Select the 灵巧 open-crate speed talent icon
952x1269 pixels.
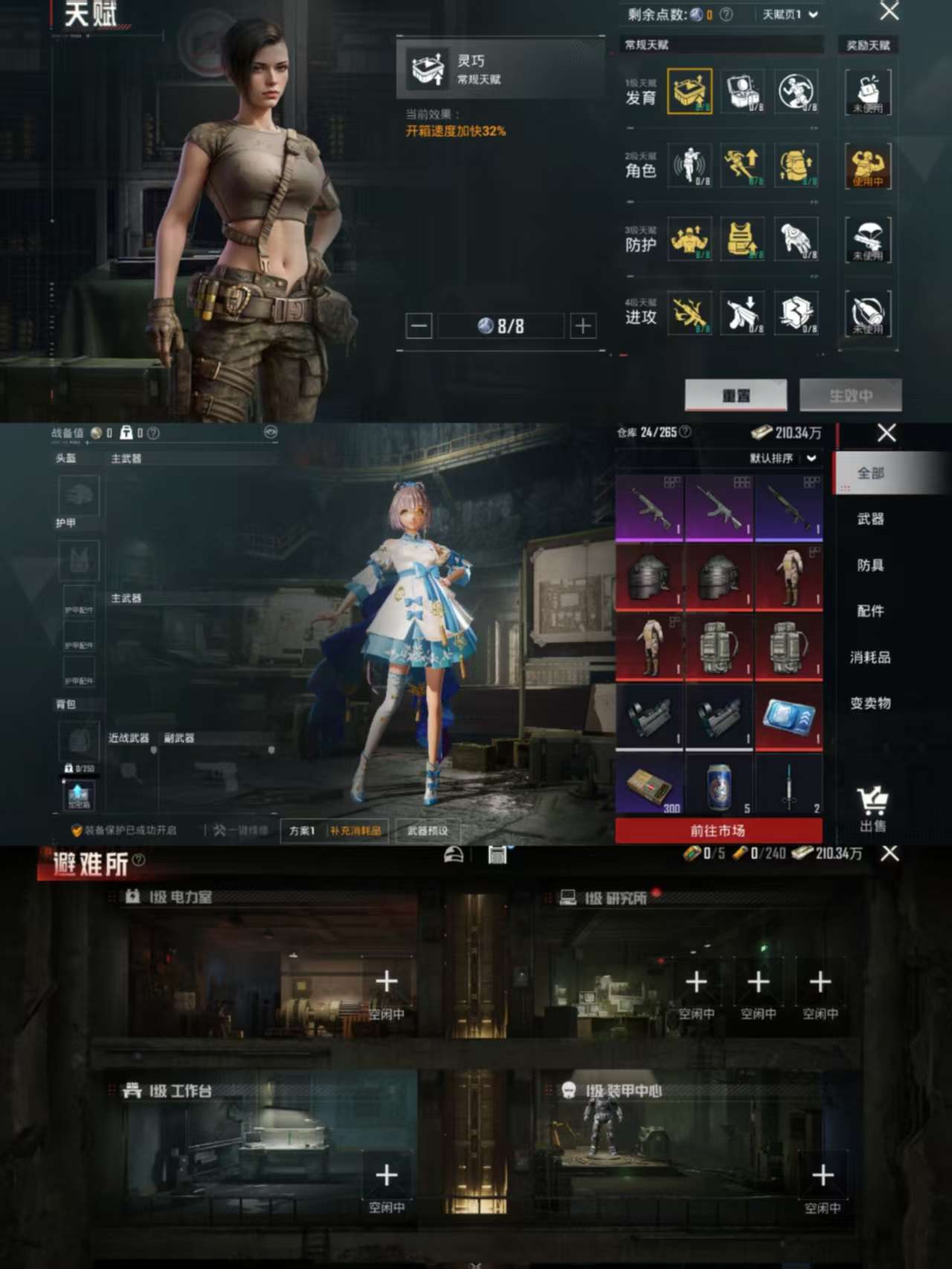click(x=689, y=90)
